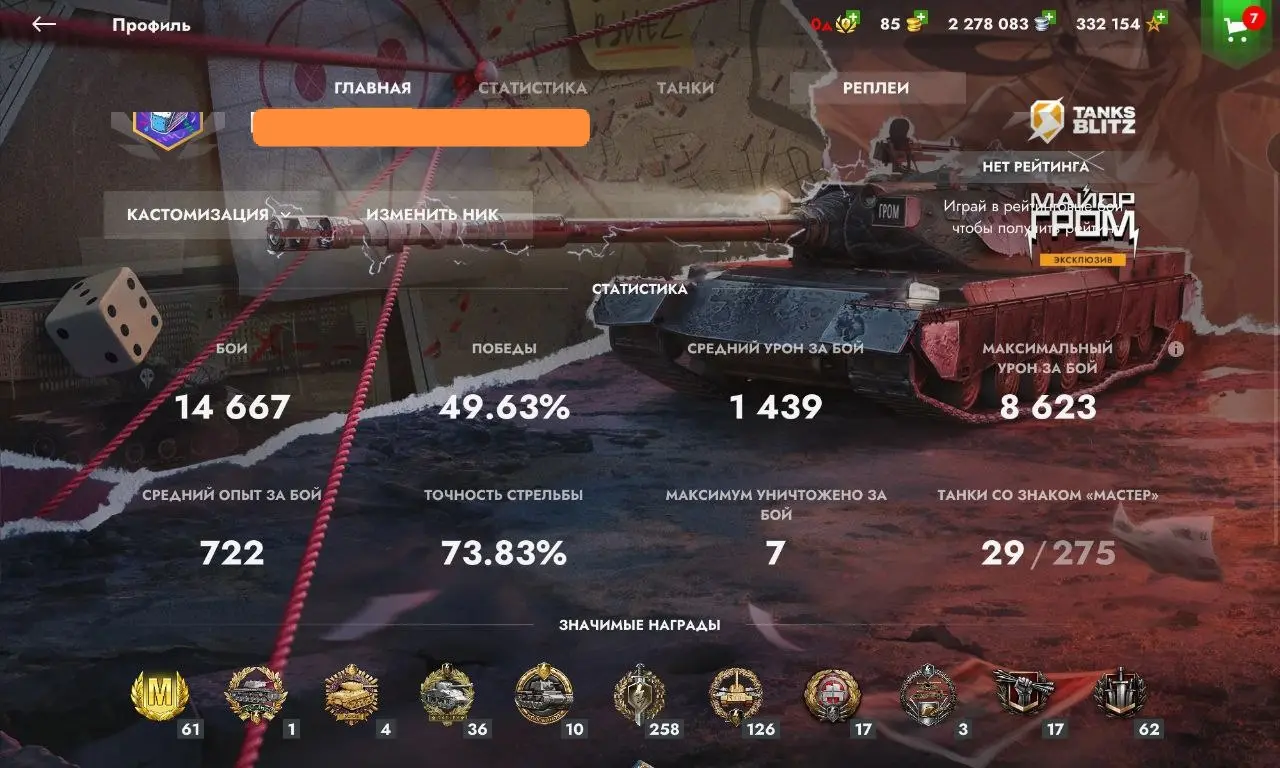
Task: Open the РЕПЛЕИ tab
Action: (x=878, y=87)
